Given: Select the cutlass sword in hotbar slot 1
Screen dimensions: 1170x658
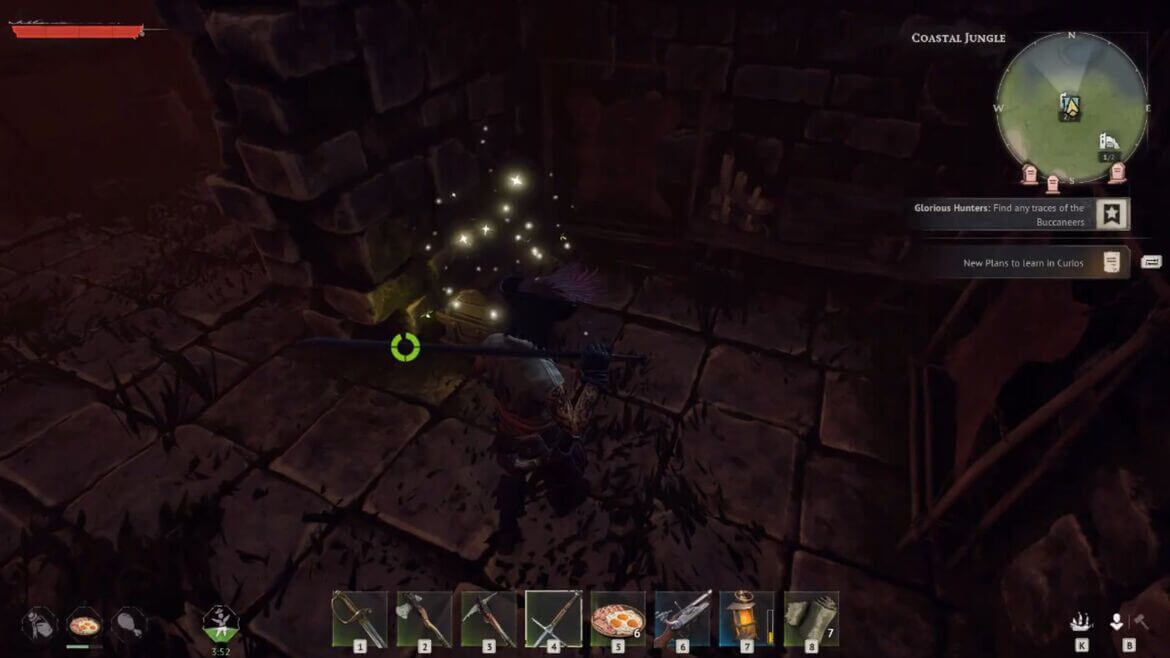Looking at the screenshot, I should [x=359, y=619].
